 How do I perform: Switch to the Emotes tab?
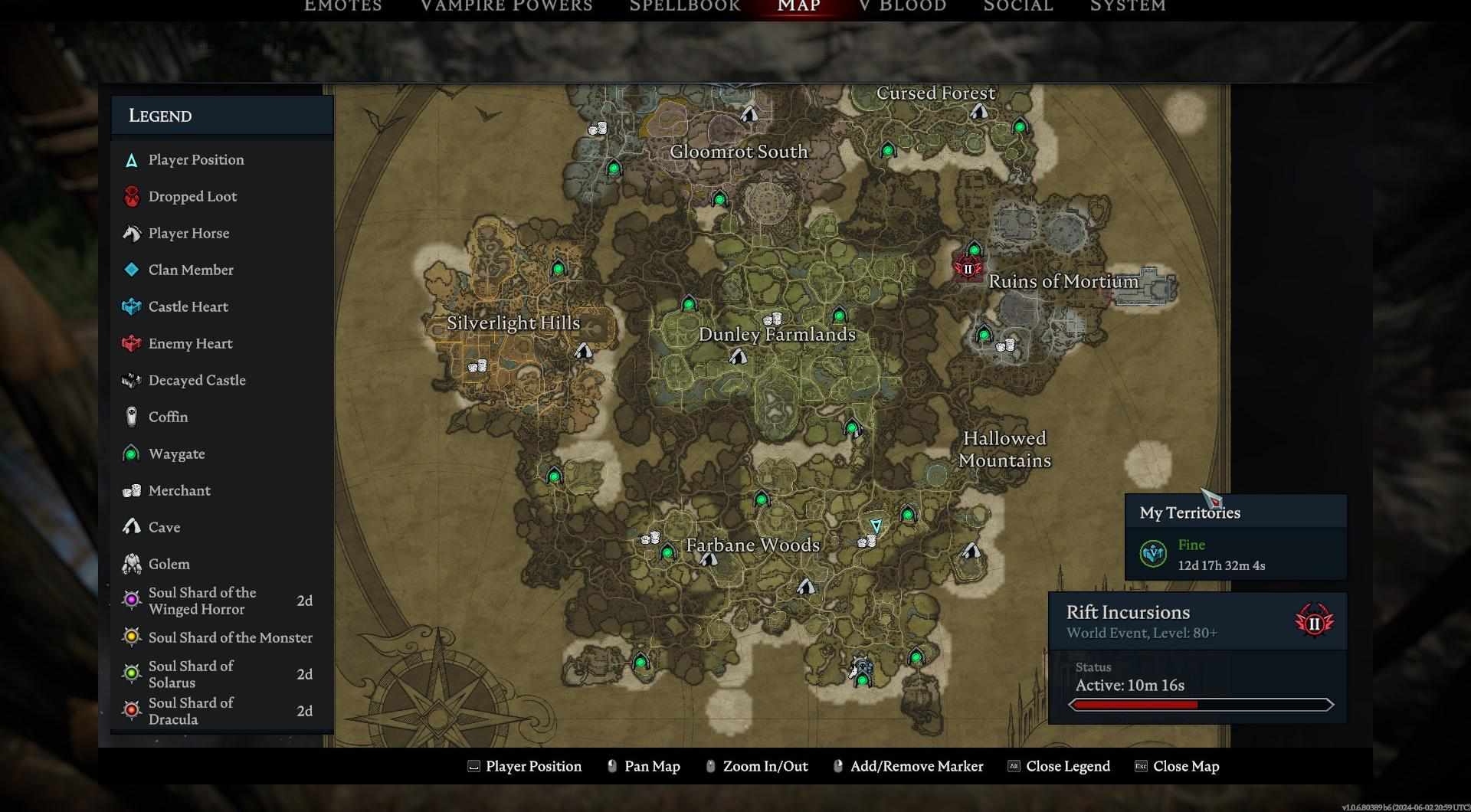[x=342, y=6]
